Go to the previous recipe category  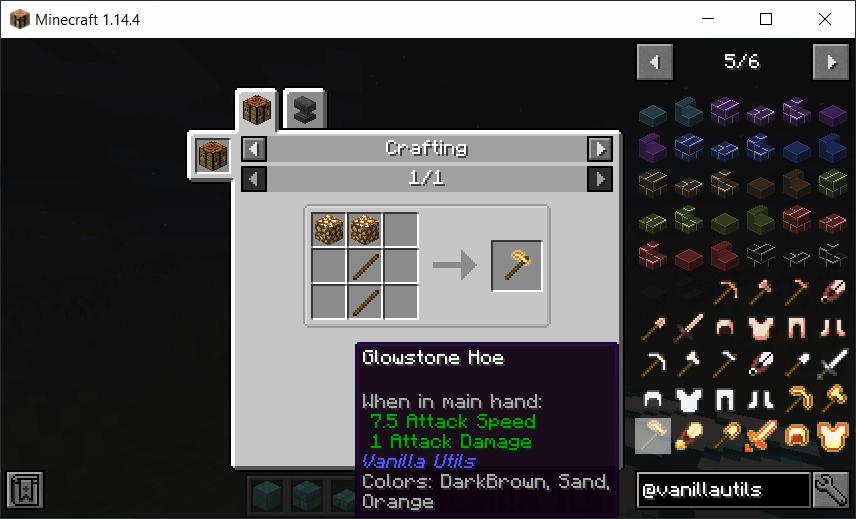tap(255, 149)
